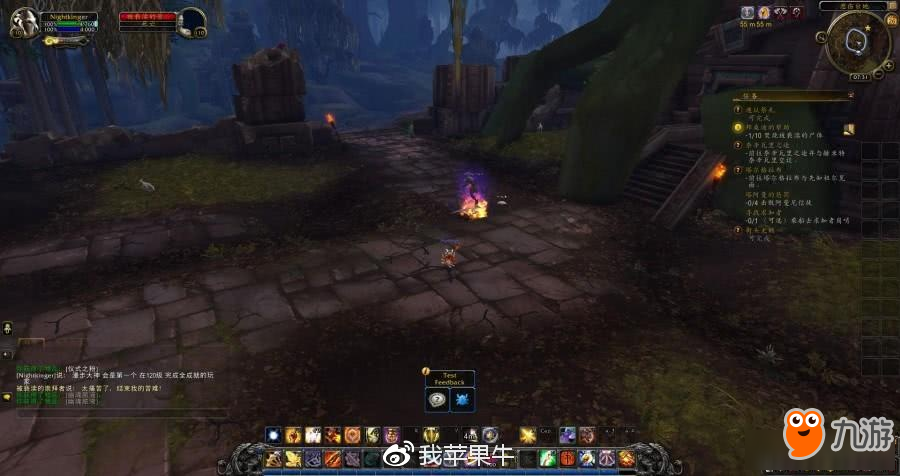900x476 pixels.
Task: Click the blue bug report button
Action: point(463,399)
